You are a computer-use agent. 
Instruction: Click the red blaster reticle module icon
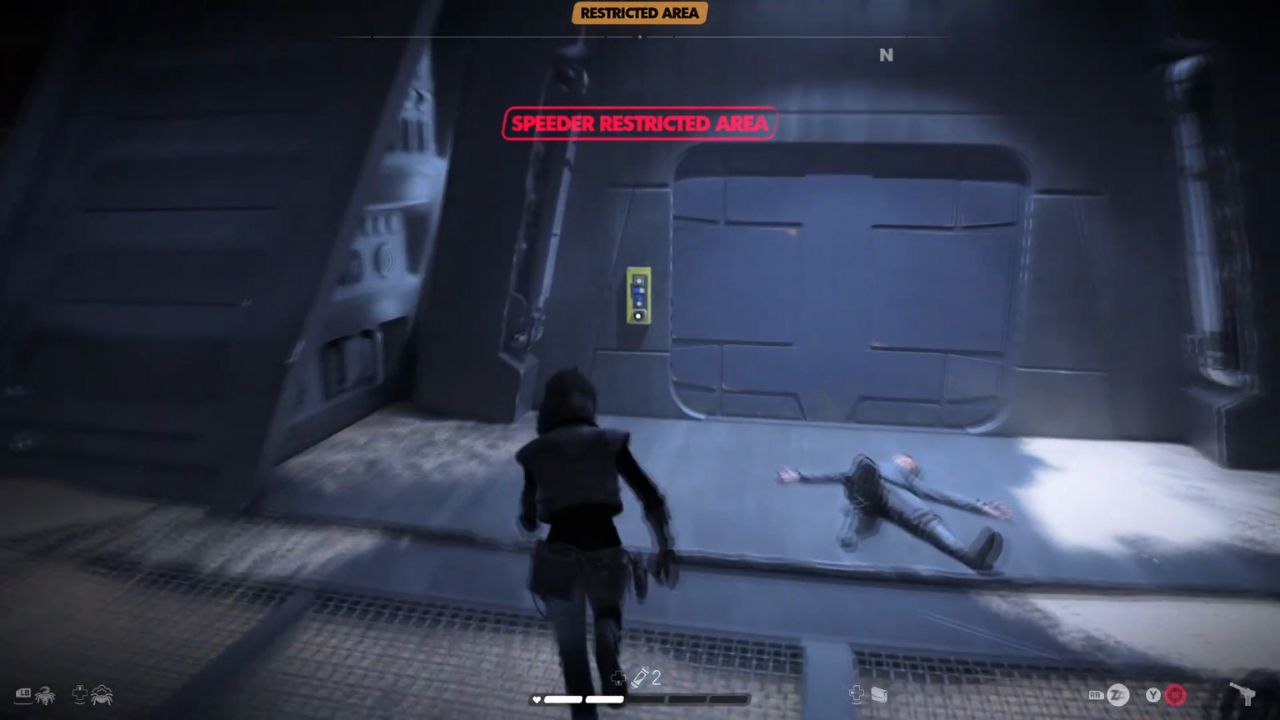[1175, 694]
